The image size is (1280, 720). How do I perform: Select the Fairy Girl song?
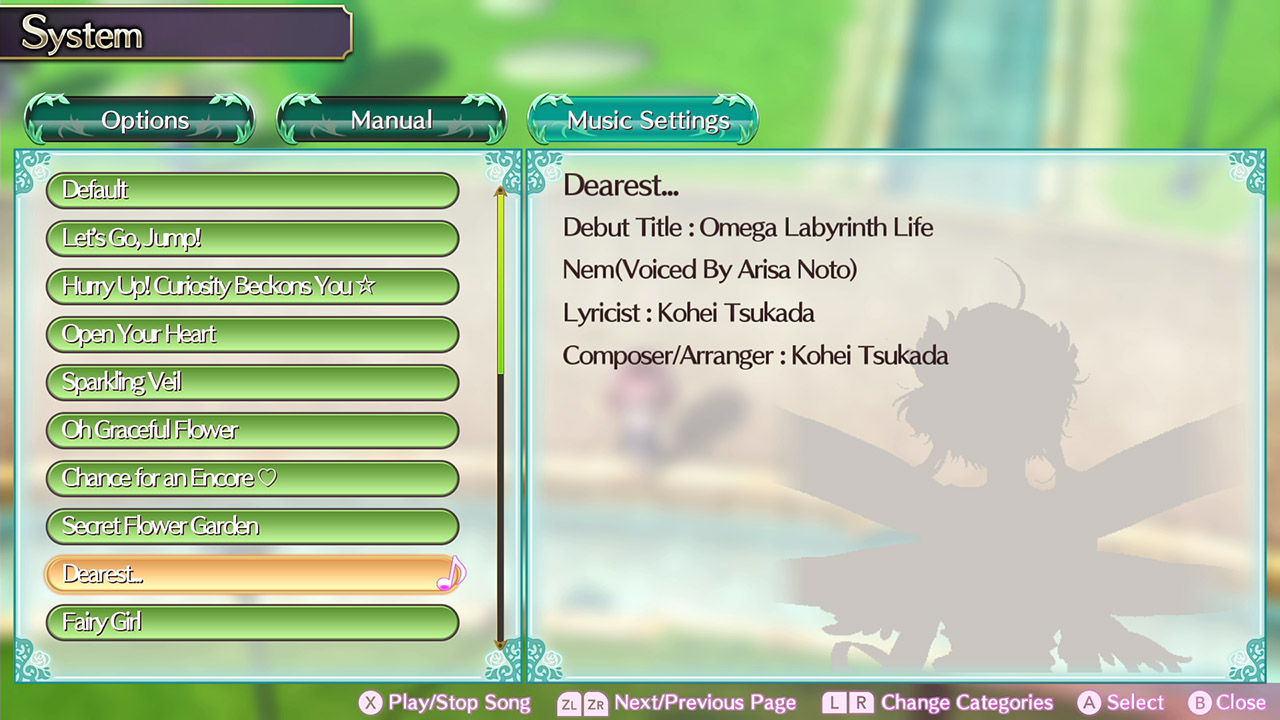click(252, 622)
